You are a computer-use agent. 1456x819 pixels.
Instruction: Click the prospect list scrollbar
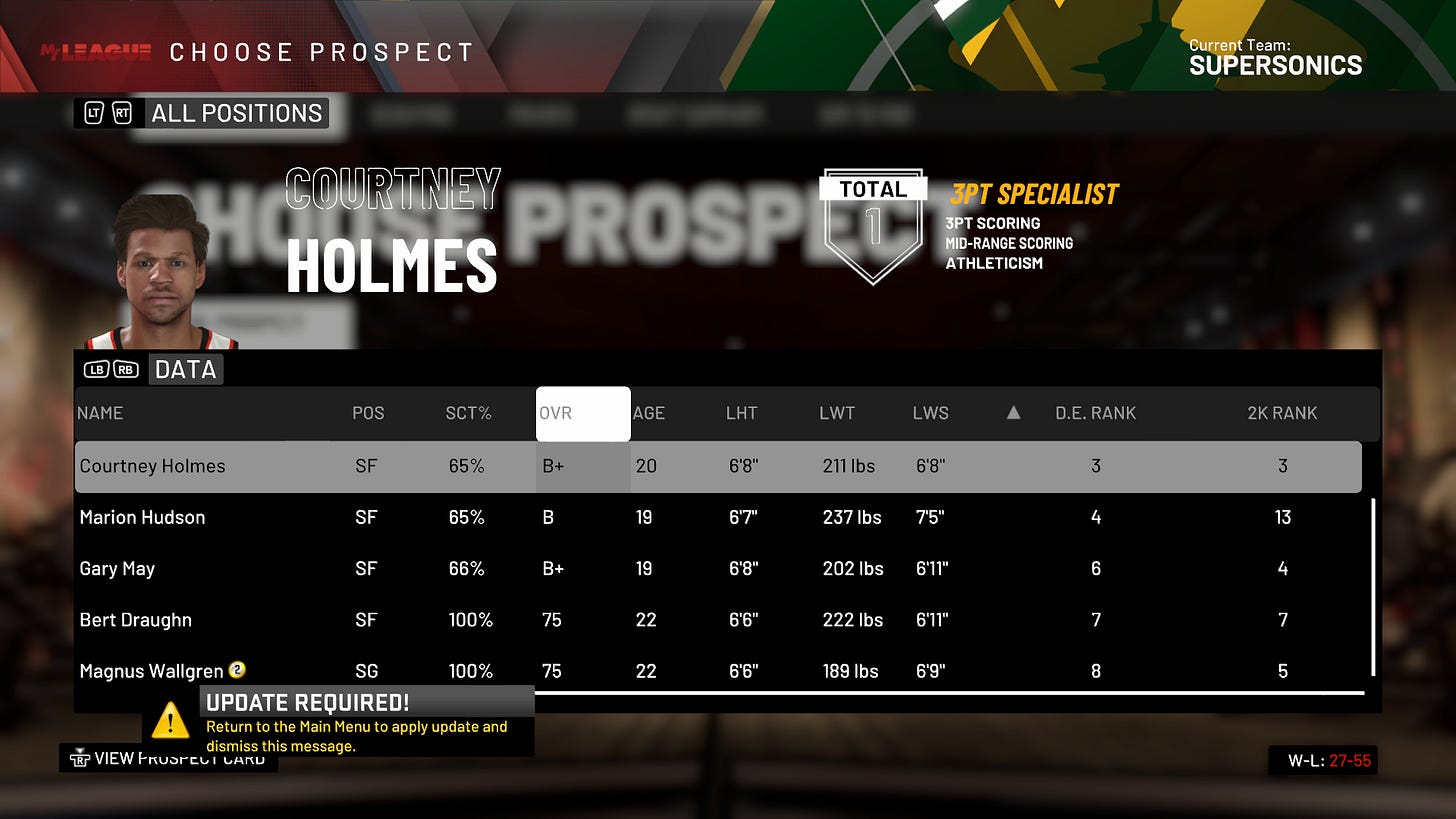click(1373, 588)
